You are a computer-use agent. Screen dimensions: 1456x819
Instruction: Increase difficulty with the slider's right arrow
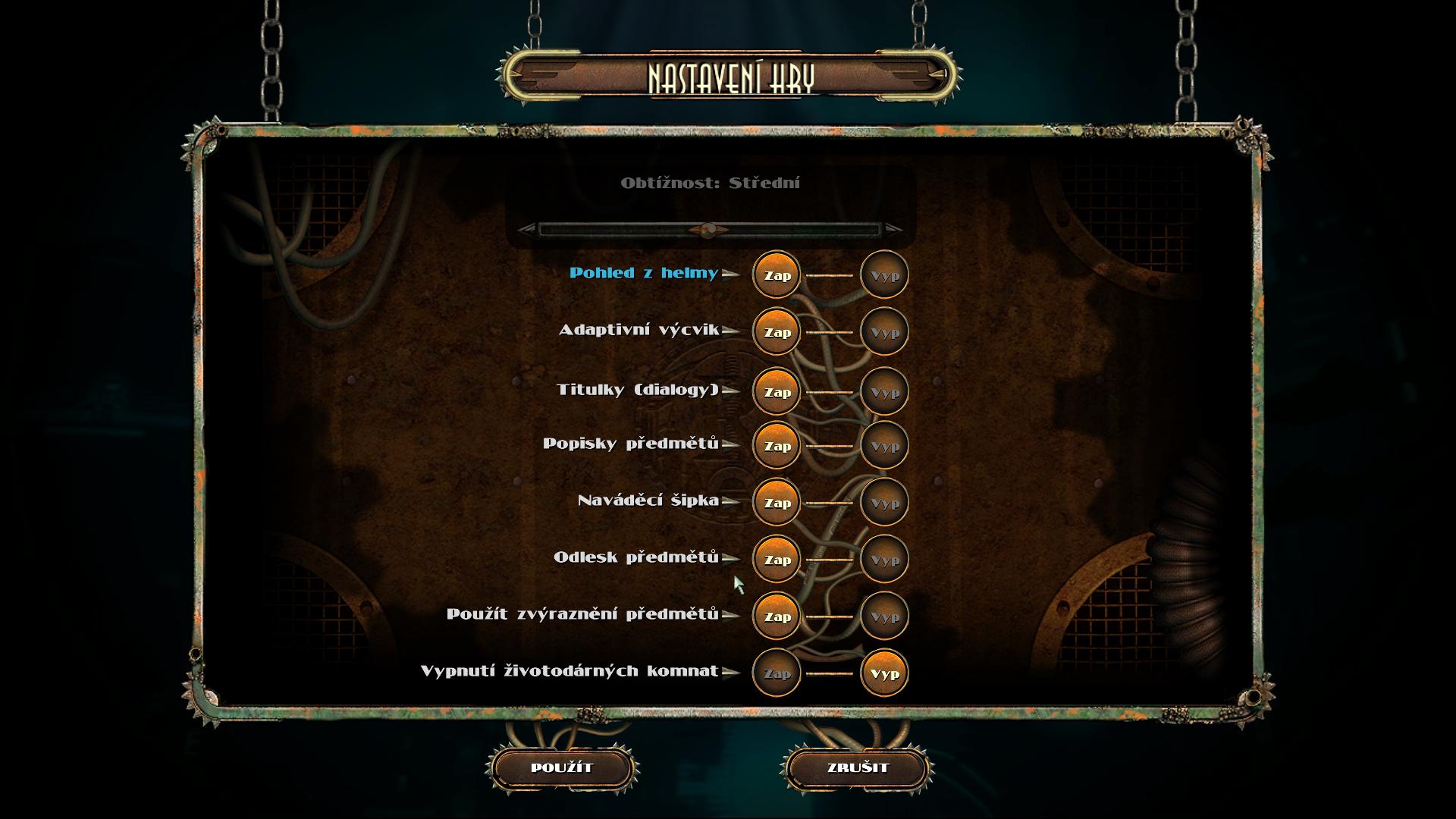(893, 229)
